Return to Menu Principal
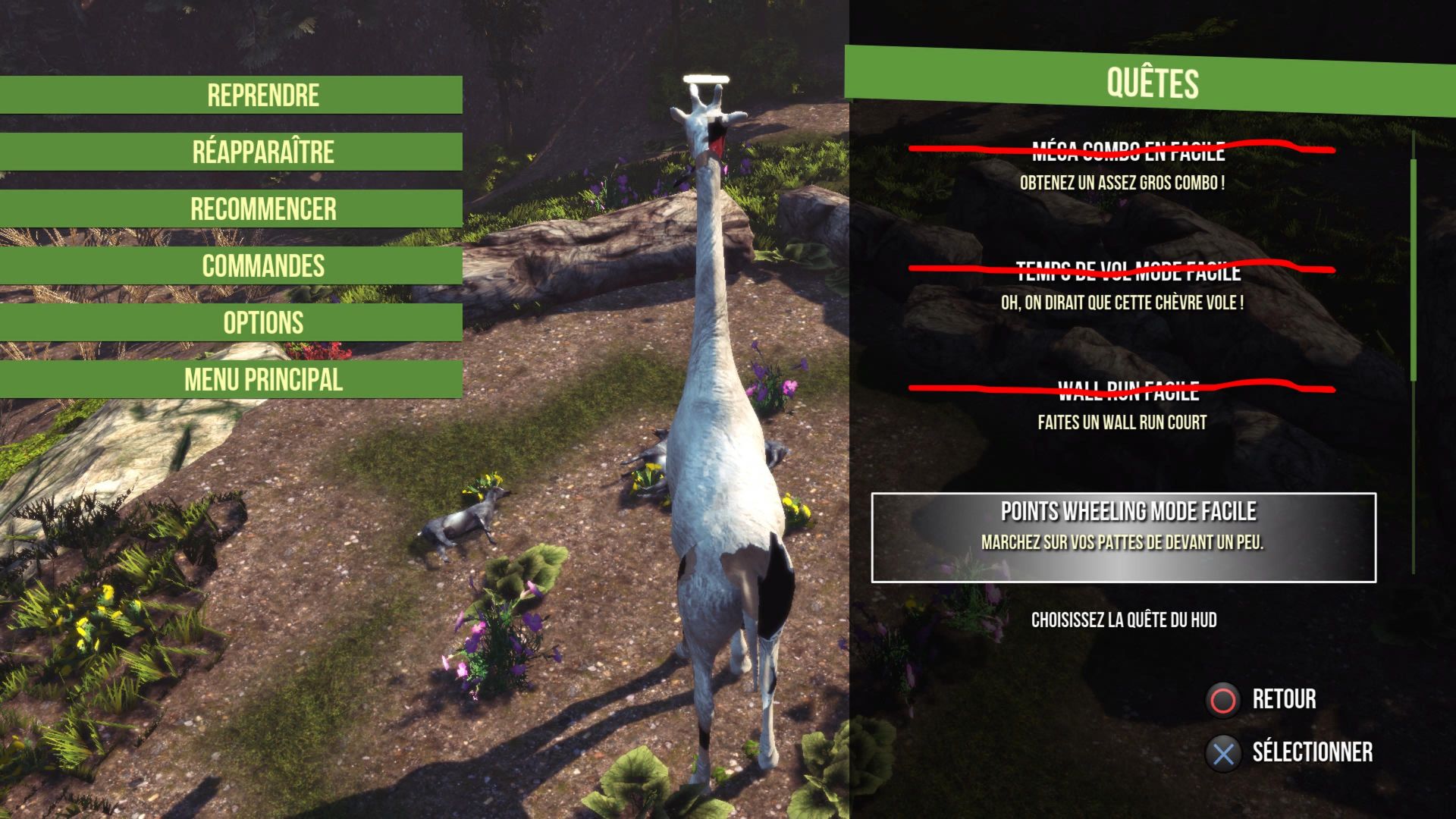 point(262,379)
